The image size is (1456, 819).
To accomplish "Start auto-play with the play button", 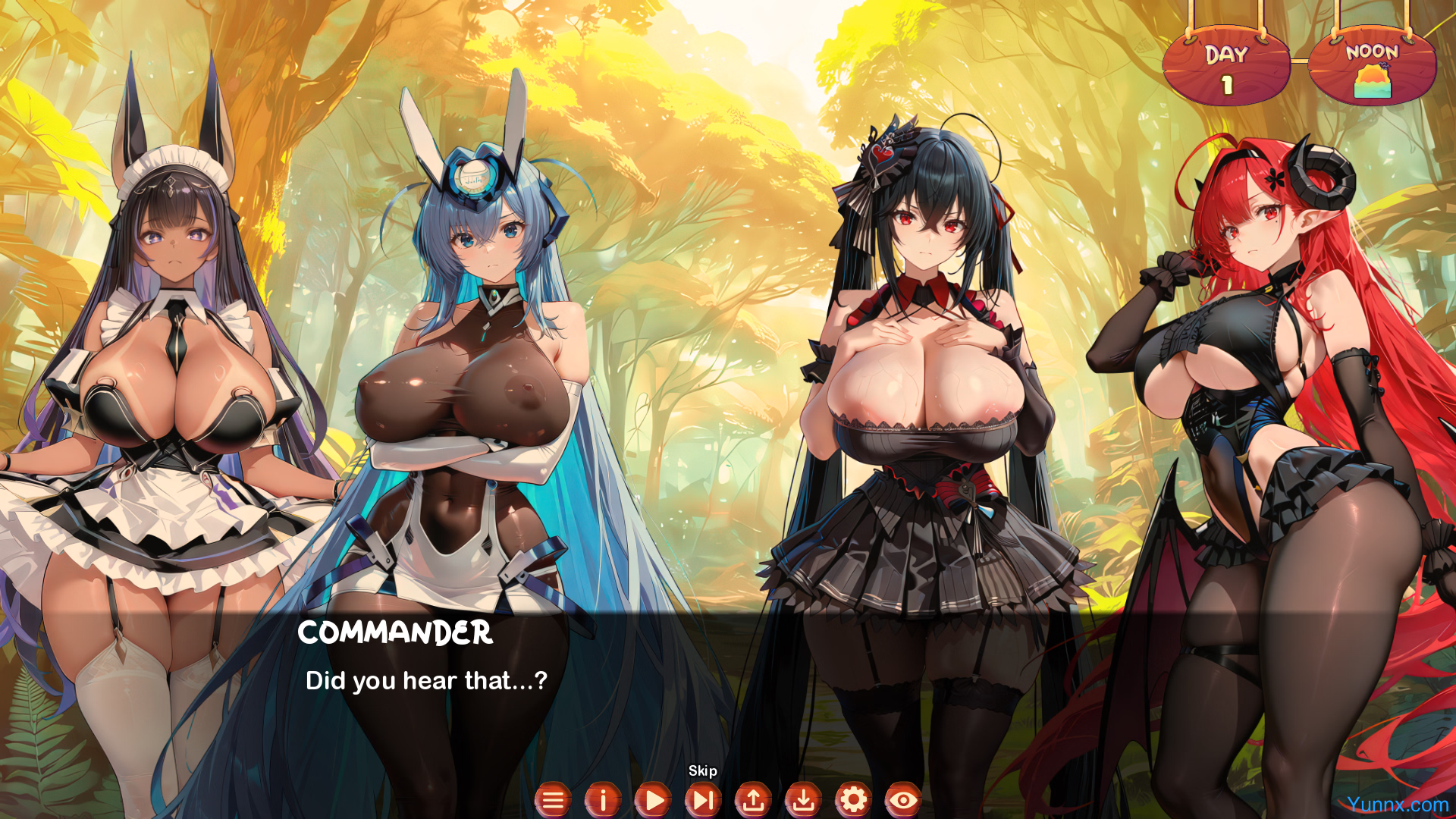I will pos(653,800).
